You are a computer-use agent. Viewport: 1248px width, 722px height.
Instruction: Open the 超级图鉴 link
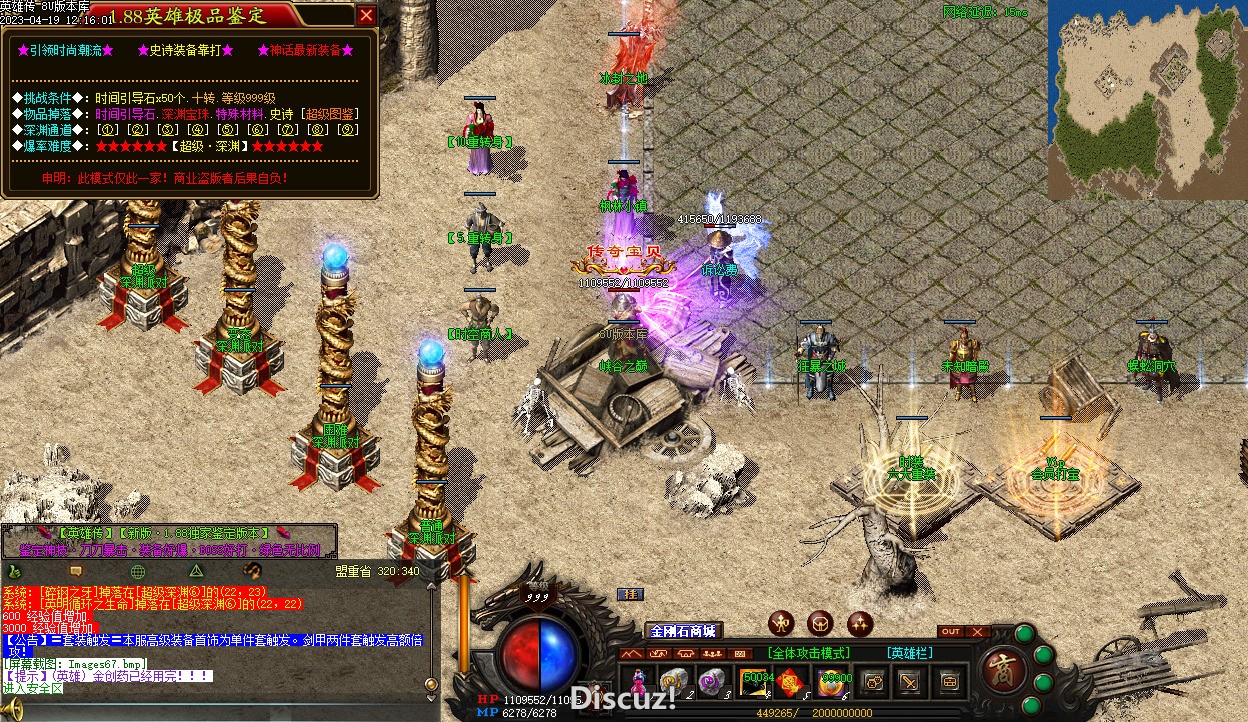click(x=329, y=114)
